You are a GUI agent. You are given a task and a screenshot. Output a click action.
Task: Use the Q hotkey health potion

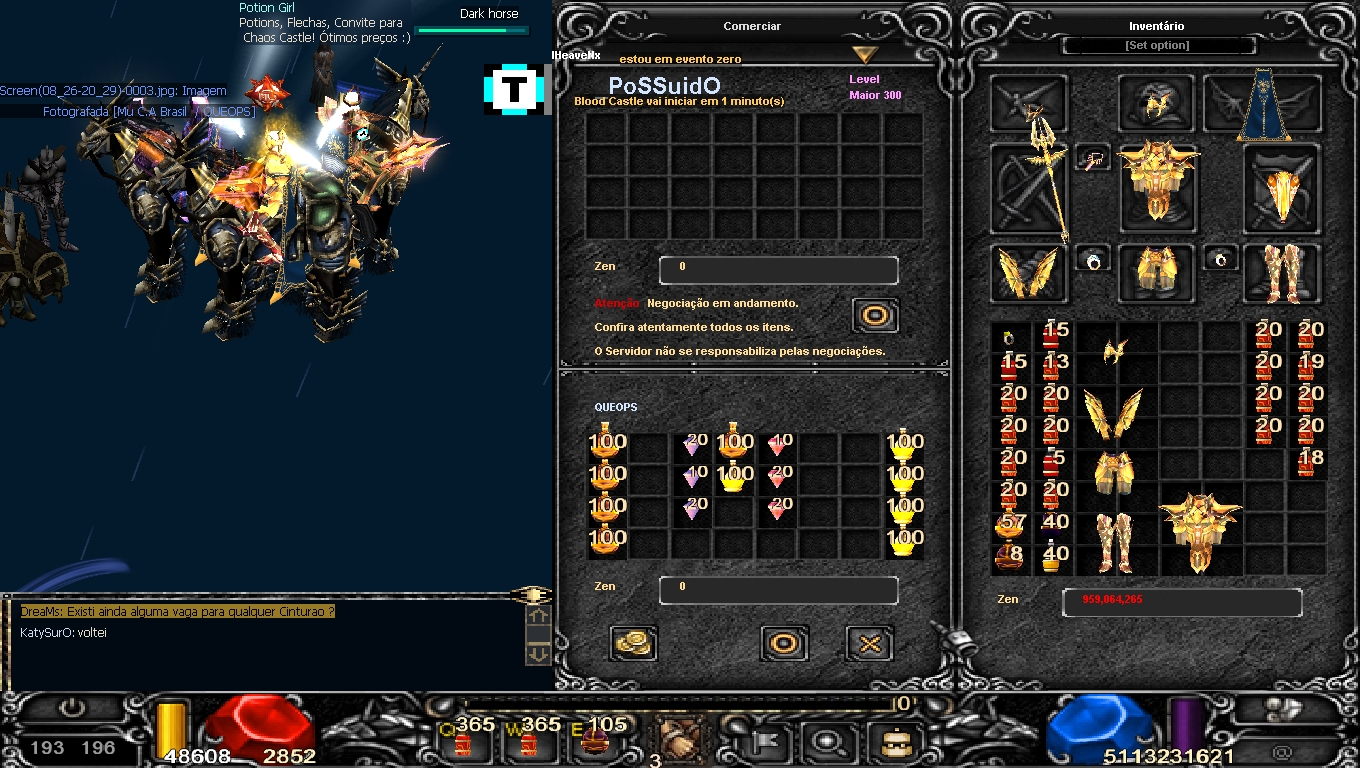pos(463,740)
